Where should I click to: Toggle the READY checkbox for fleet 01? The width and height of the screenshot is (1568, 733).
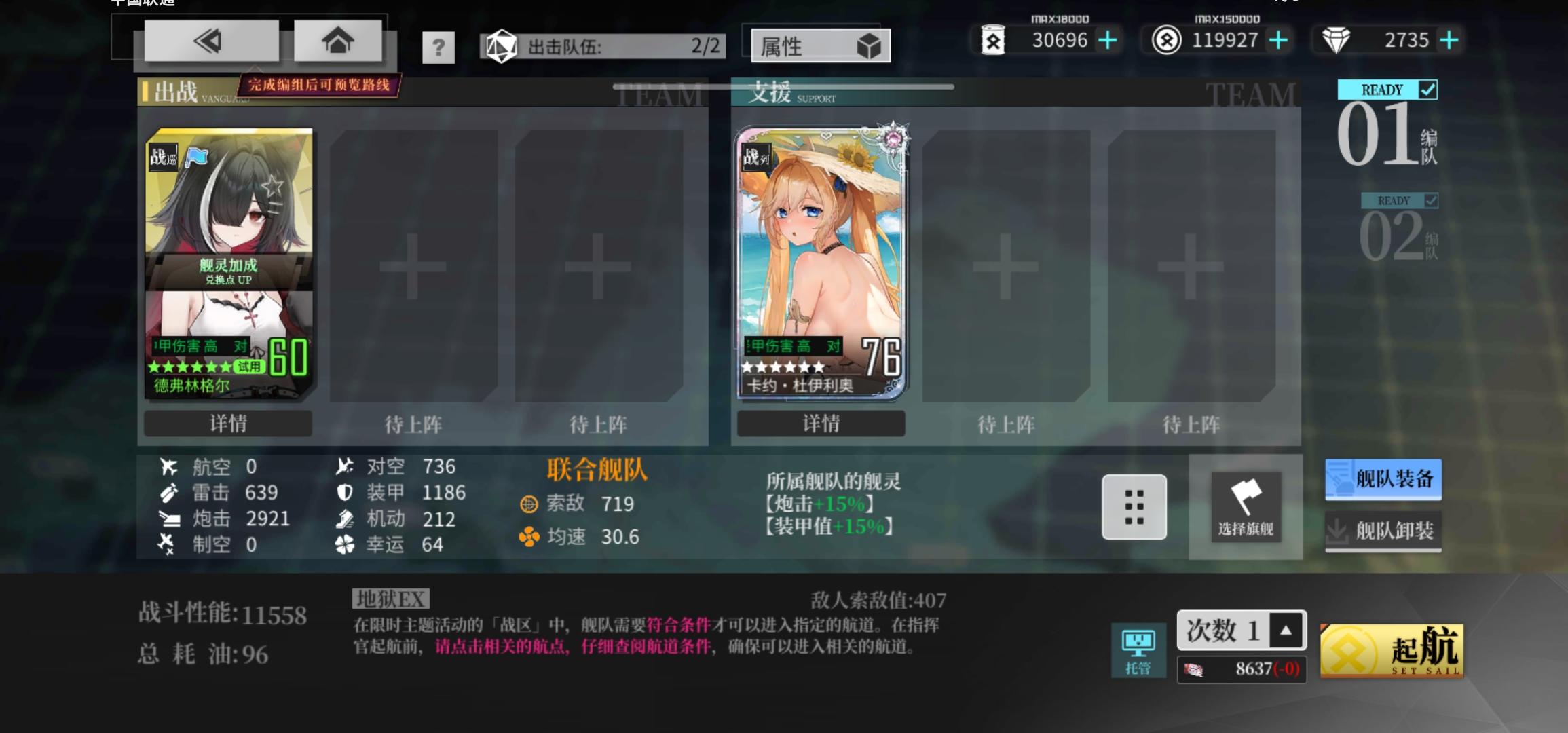1428,89
